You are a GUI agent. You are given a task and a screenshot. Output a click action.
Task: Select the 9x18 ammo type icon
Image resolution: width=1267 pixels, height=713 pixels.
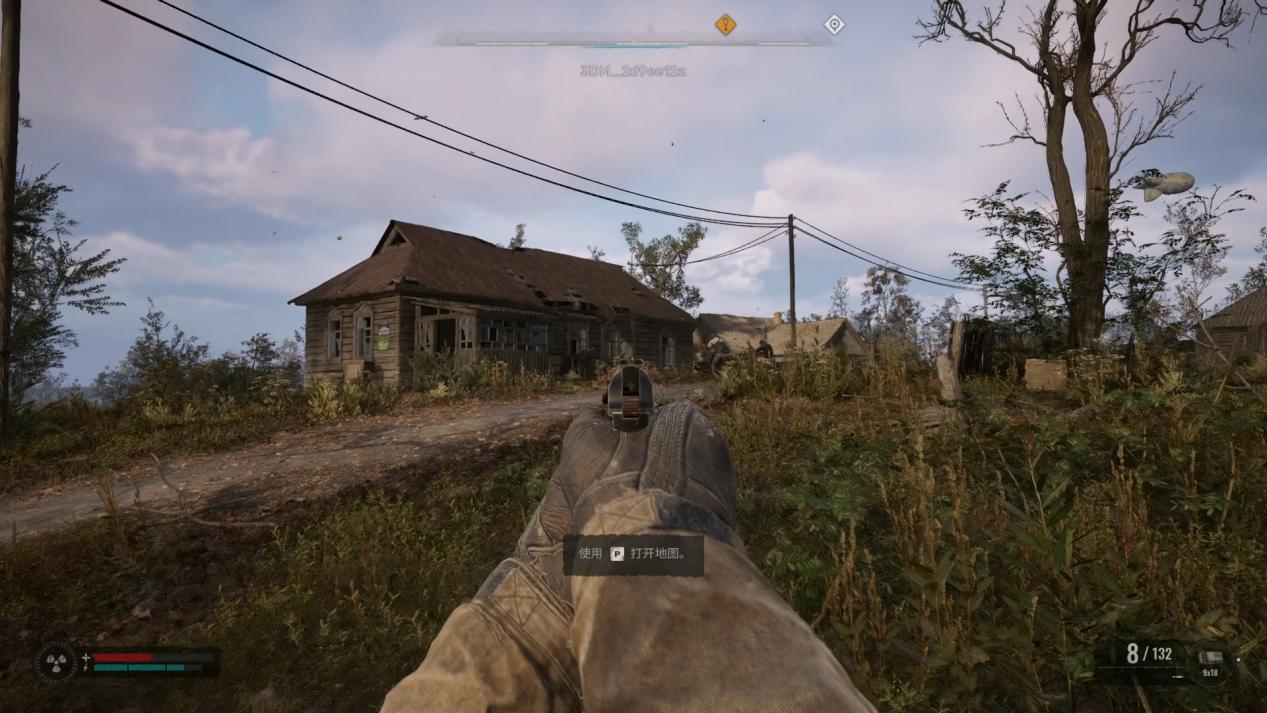click(1210, 661)
